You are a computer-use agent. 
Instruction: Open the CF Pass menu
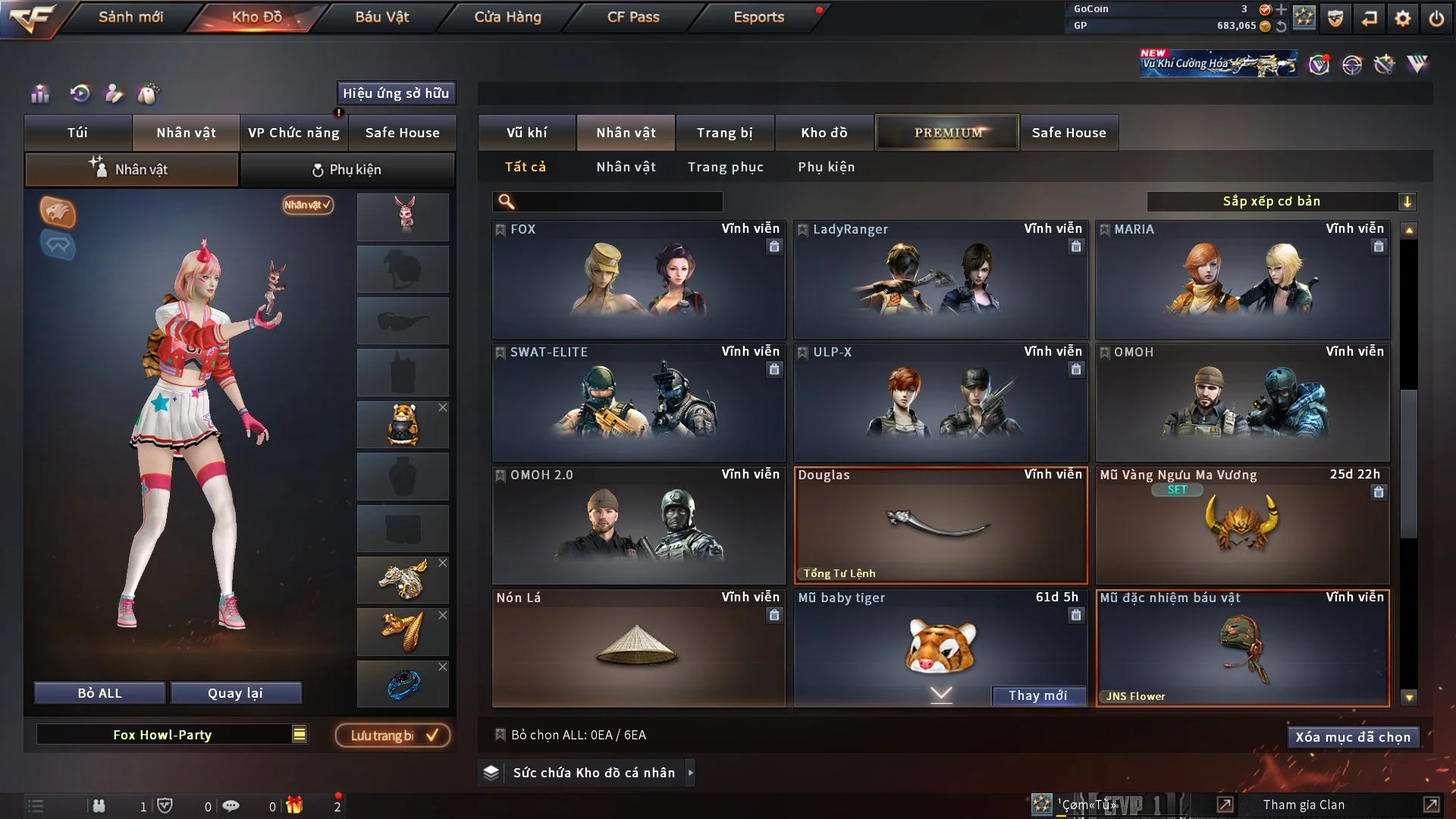(633, 17)
